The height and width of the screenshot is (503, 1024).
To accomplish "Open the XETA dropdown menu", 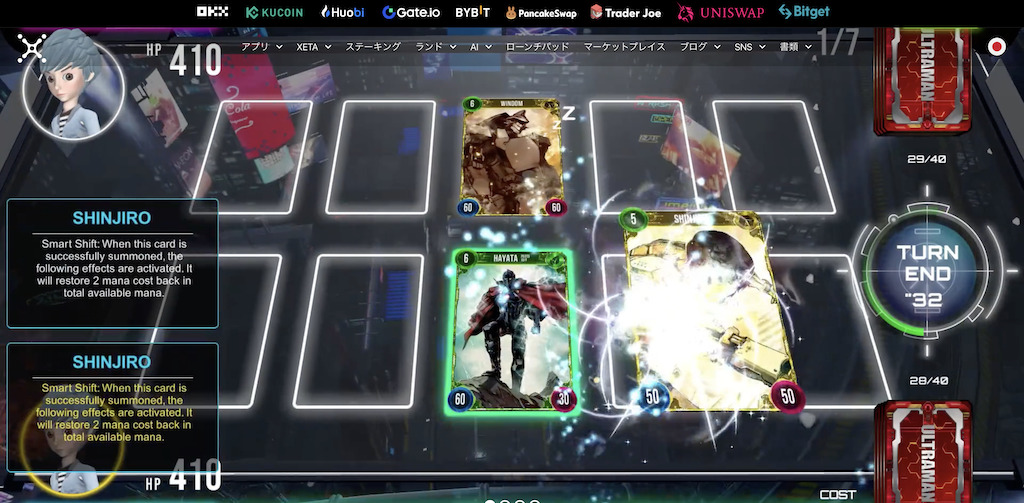I will point(313,47).
